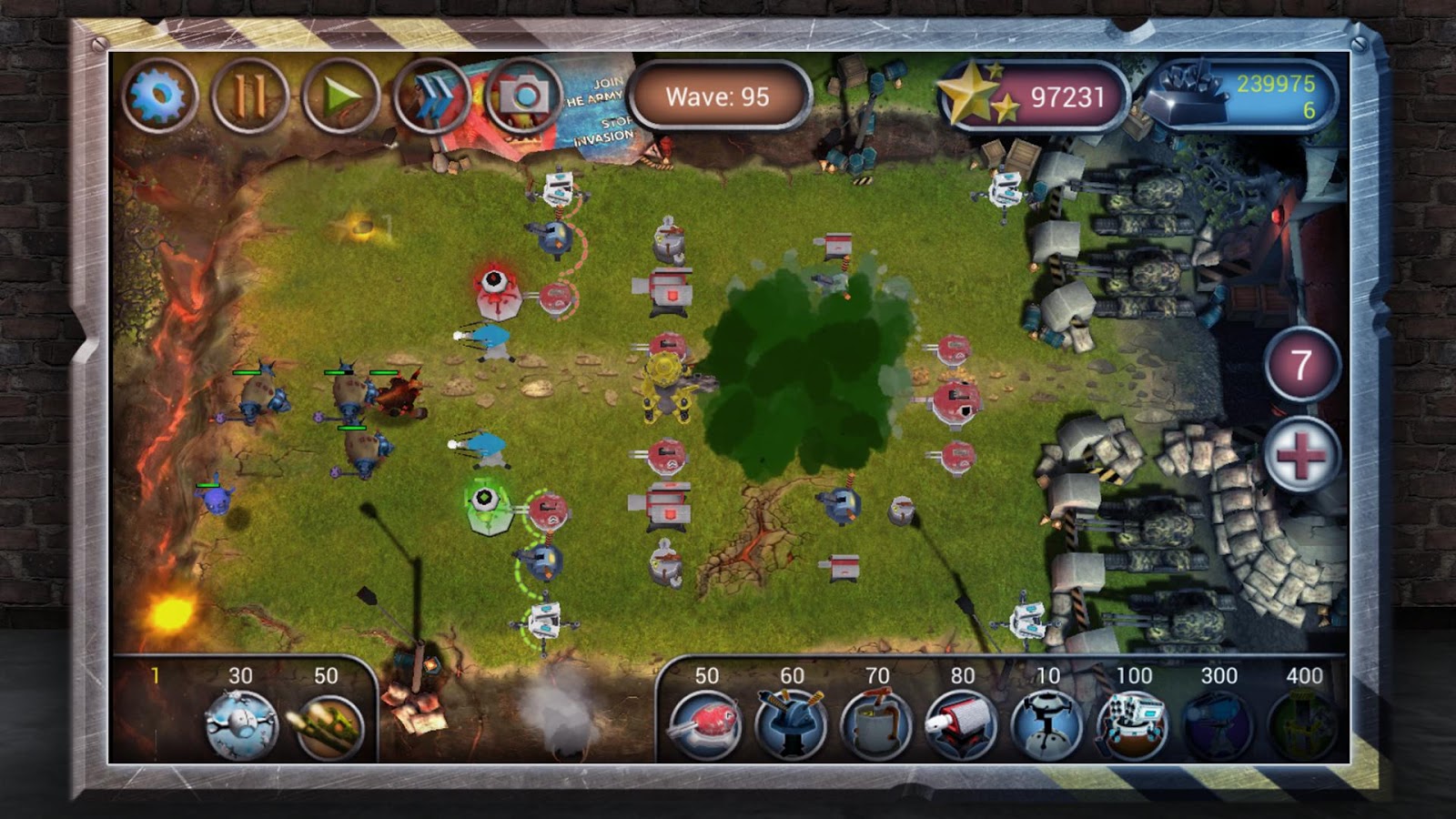Select the drone ability costing 30

(241, 724)
